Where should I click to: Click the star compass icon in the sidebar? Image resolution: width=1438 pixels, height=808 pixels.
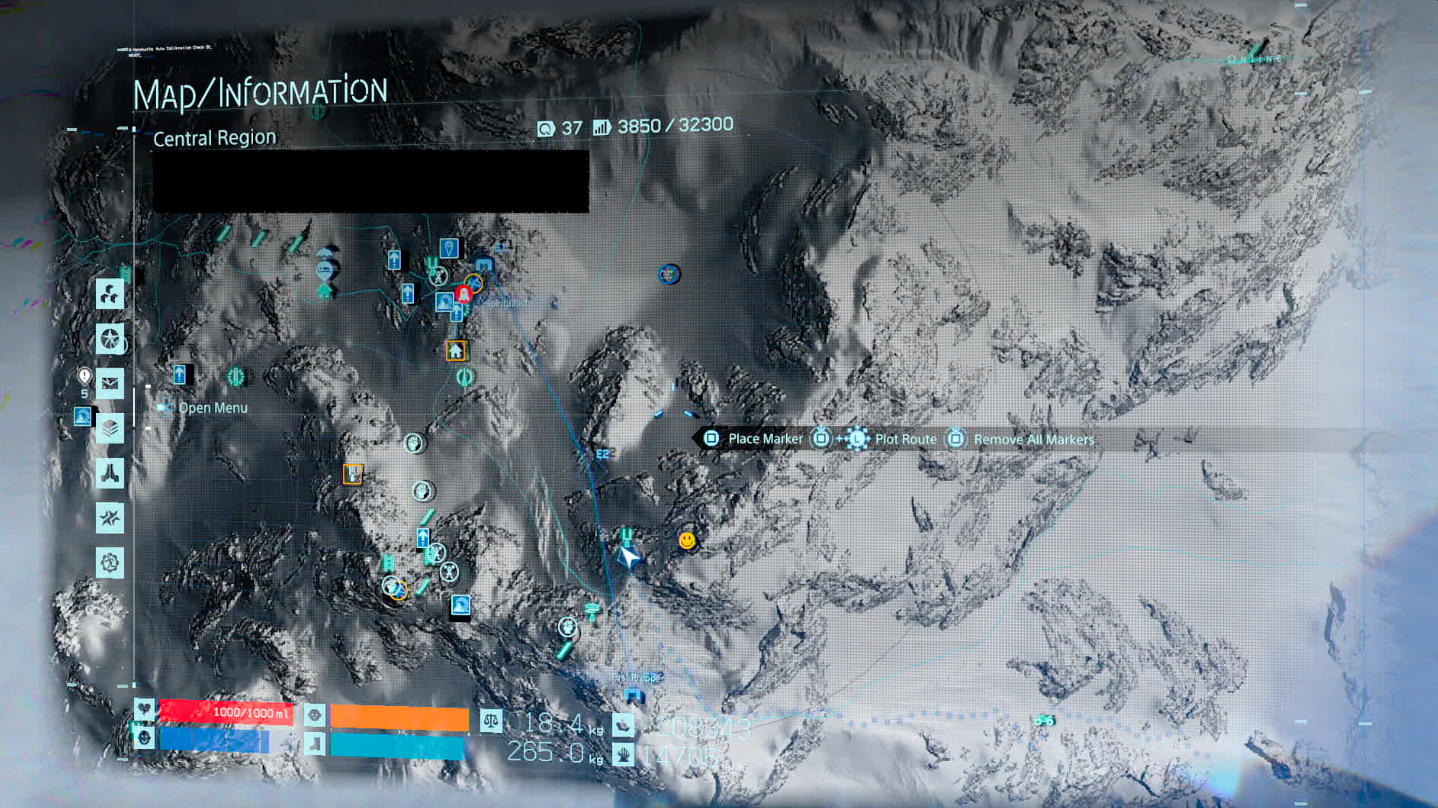[110, 340]
